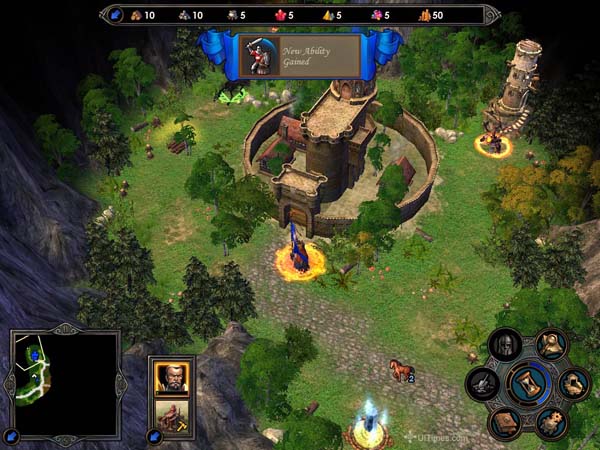Open the spellbook icon
Image resolution: width=600 pixels, height=450 pixels.
click(x=506, y=421)
